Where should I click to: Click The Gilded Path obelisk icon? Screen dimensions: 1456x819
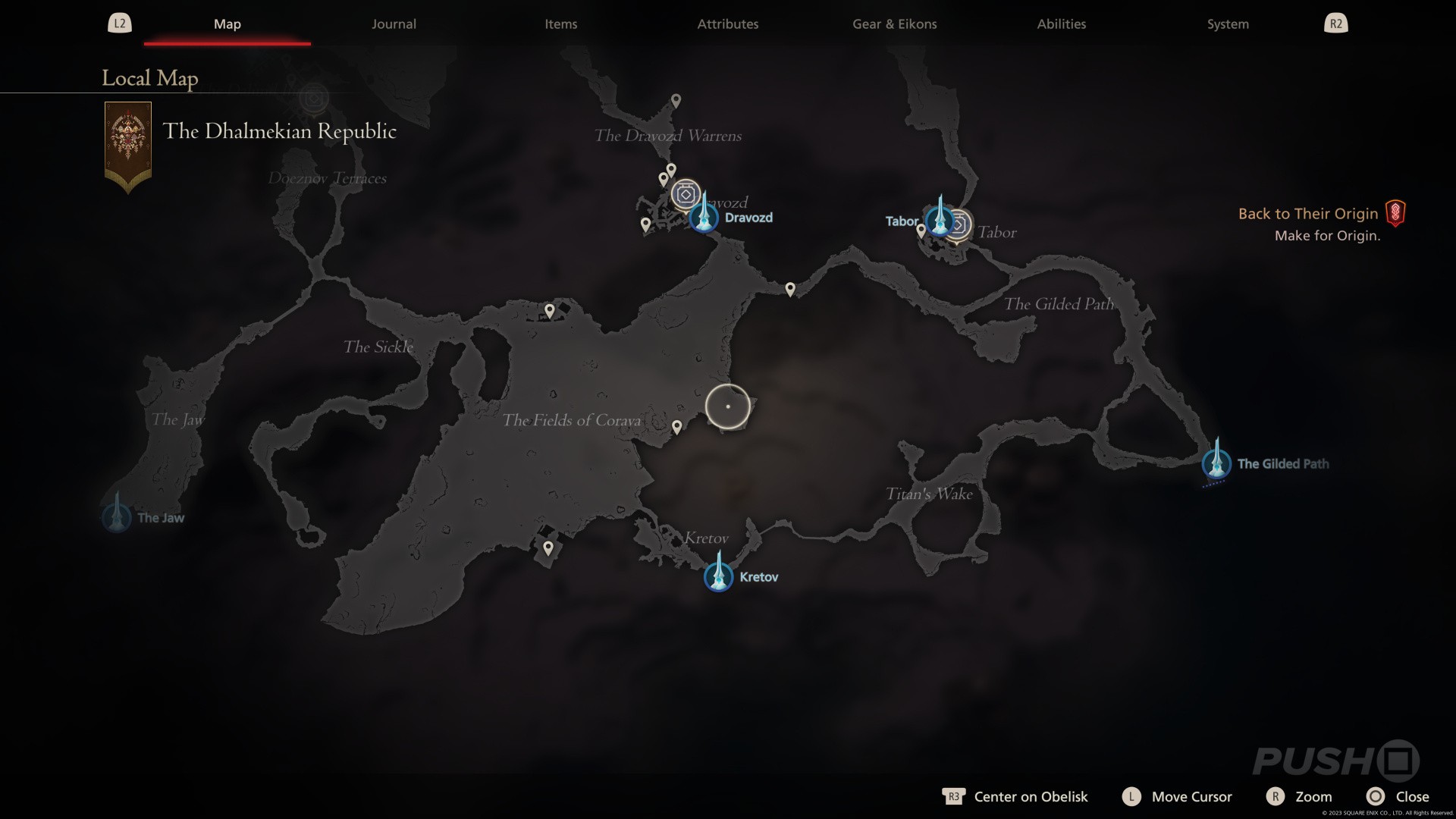coord(1216,463)
